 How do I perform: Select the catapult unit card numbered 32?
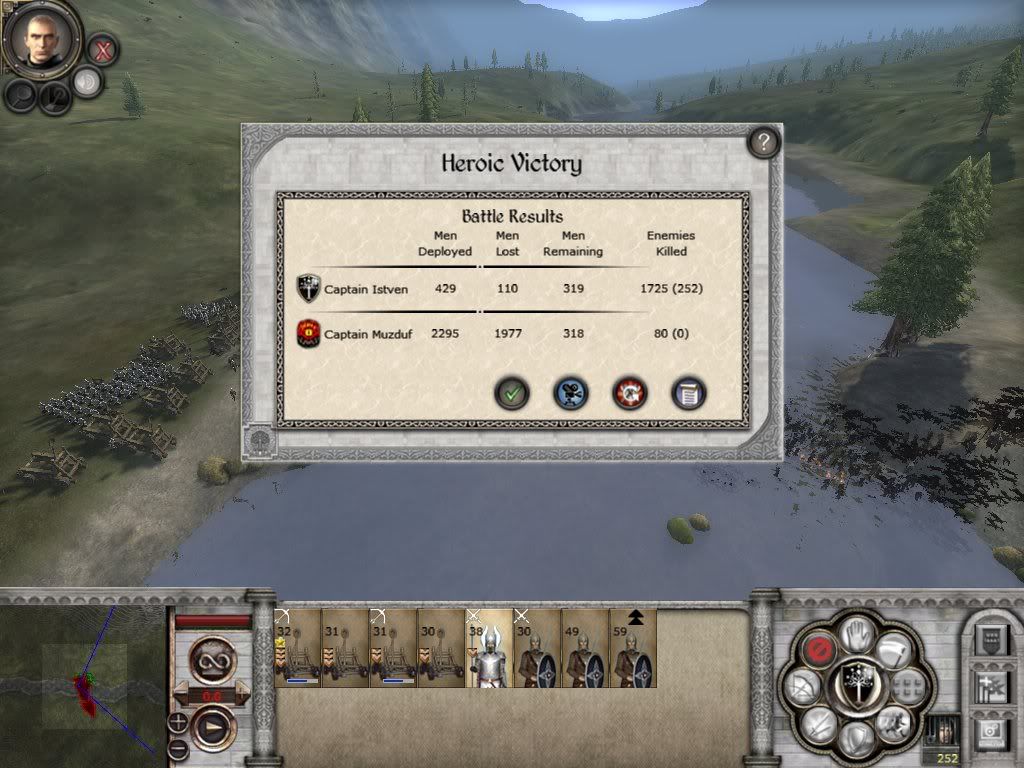tap(297, 648)
